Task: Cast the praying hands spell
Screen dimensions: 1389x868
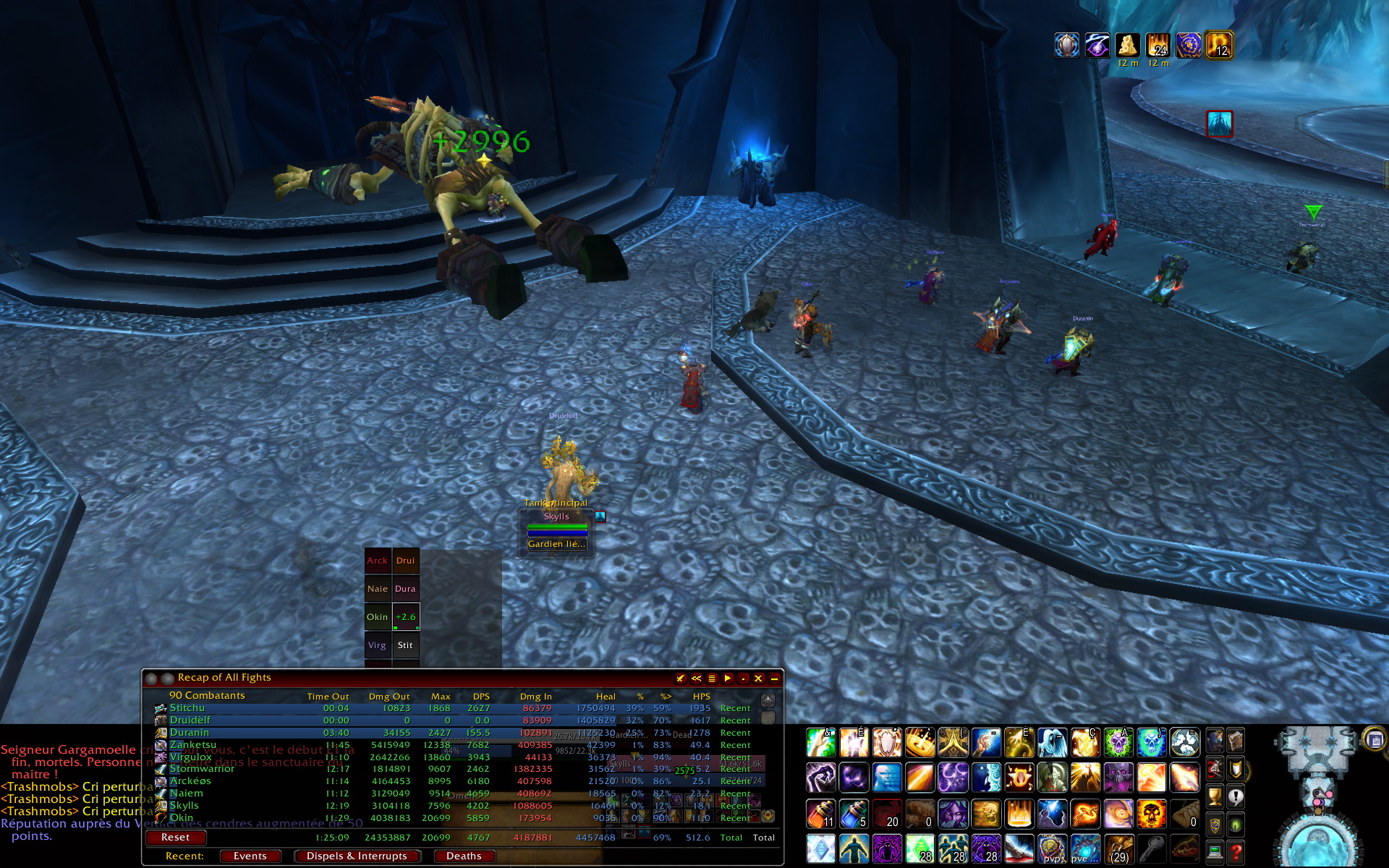Action: pyautogui.click(x=953, y=743)
